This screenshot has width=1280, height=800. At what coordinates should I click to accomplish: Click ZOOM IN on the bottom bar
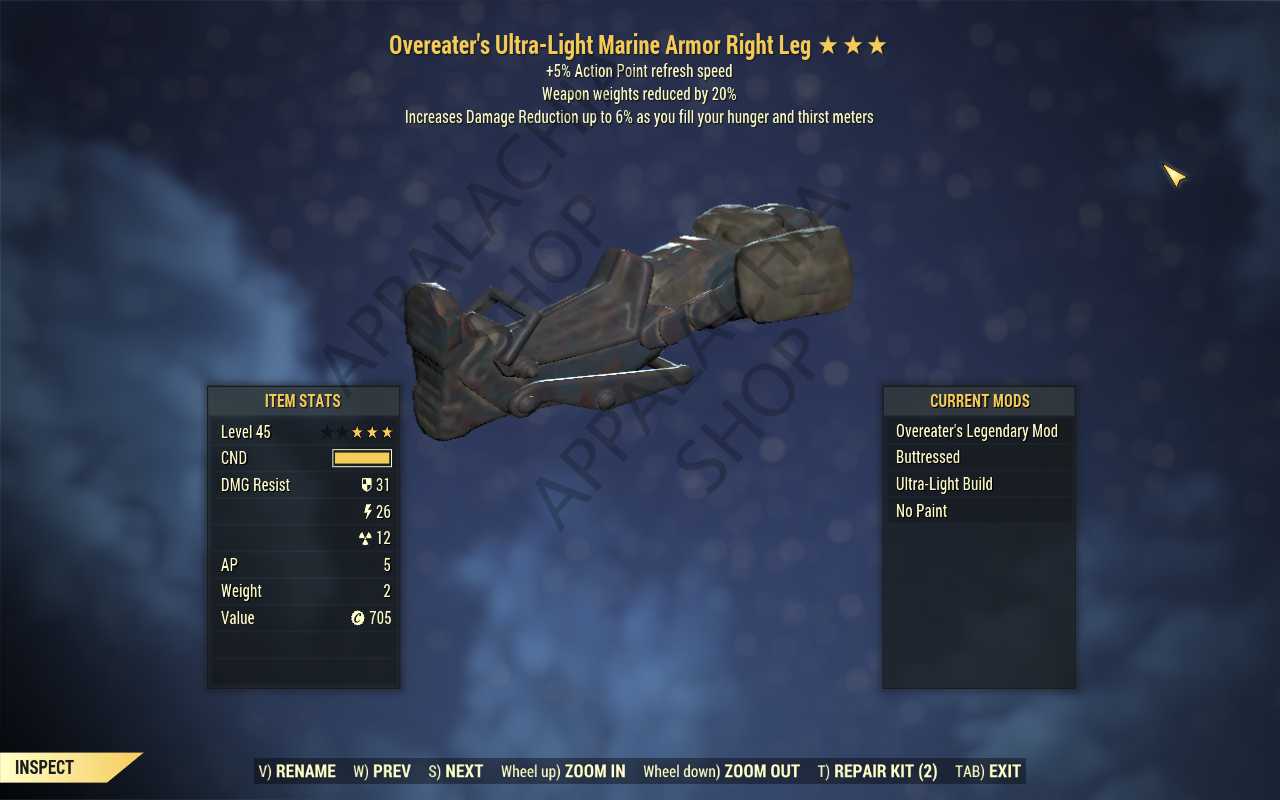(594, 771)
